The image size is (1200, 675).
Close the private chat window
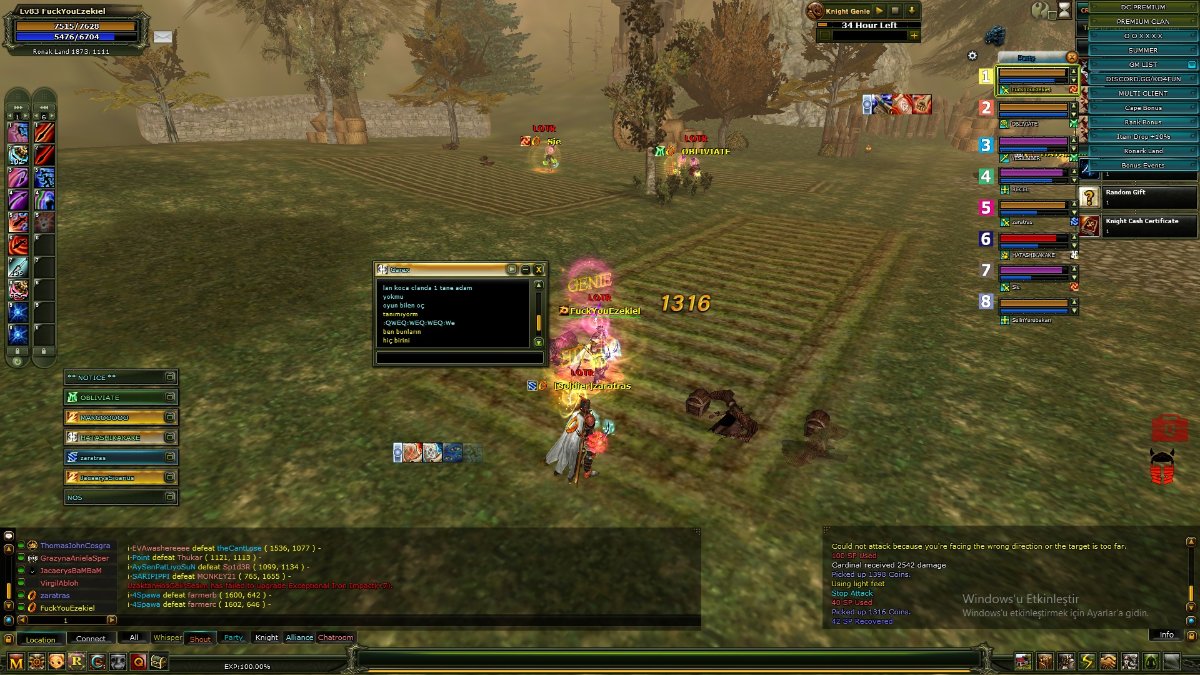click(539, 269)
